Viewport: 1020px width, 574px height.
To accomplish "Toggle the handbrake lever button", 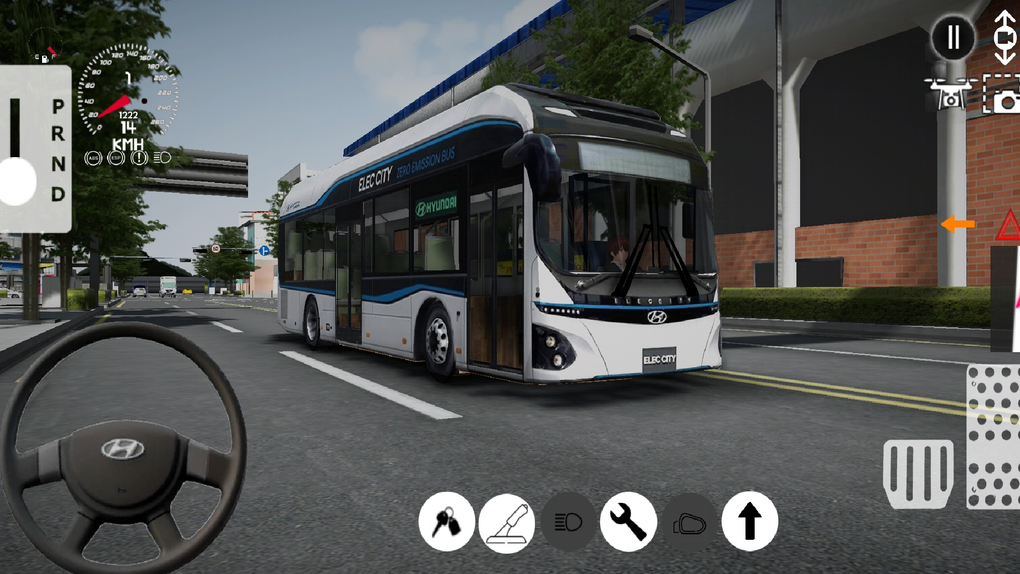I will tap(507, 522).
